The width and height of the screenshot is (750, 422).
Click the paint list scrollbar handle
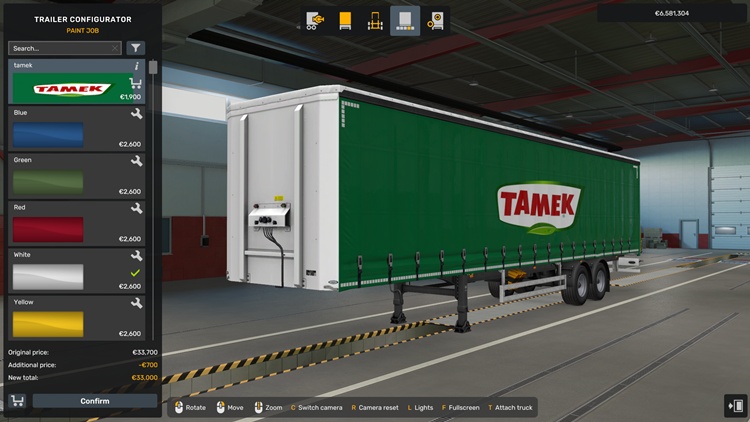point(153,67)
